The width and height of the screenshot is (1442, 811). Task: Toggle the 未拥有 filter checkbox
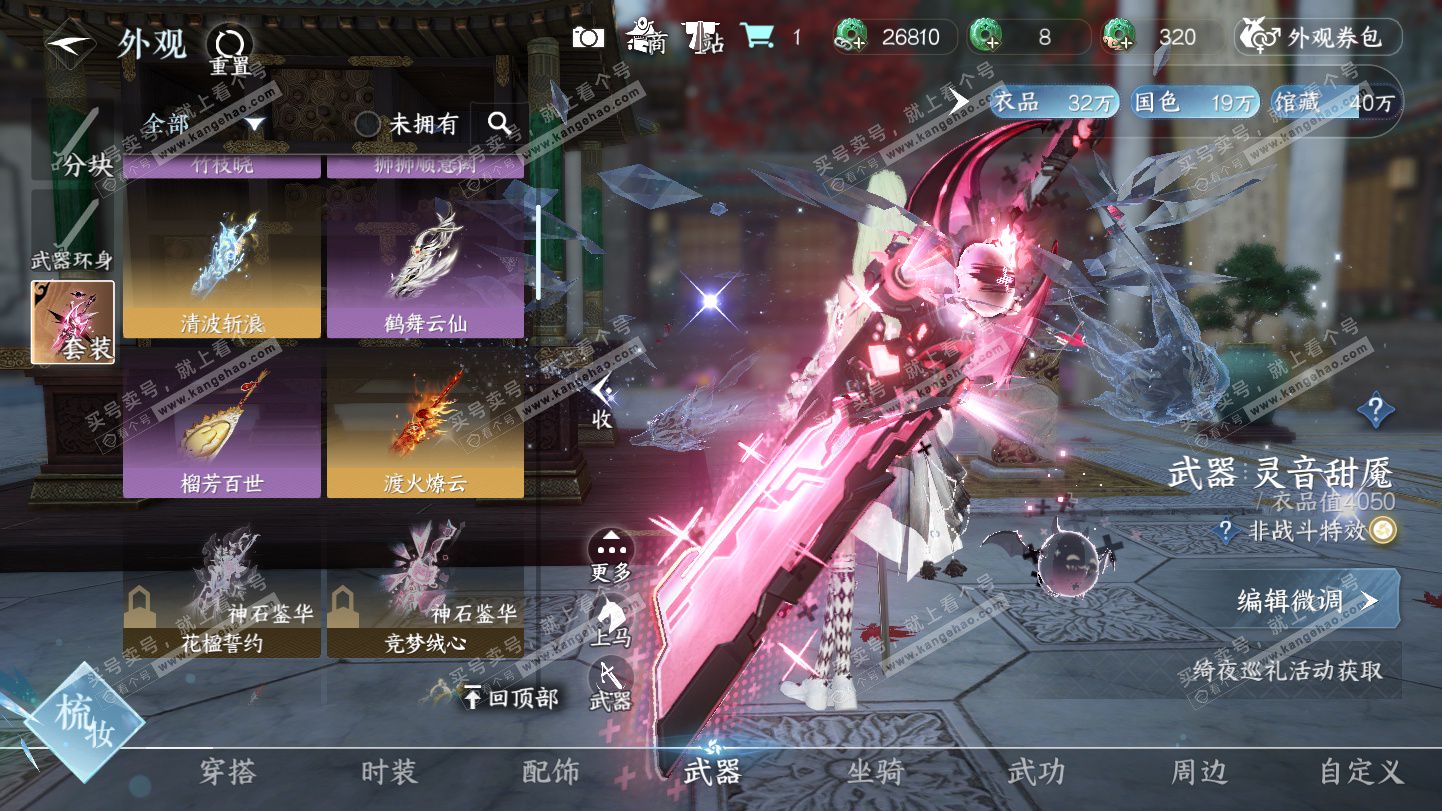point(368,124)
